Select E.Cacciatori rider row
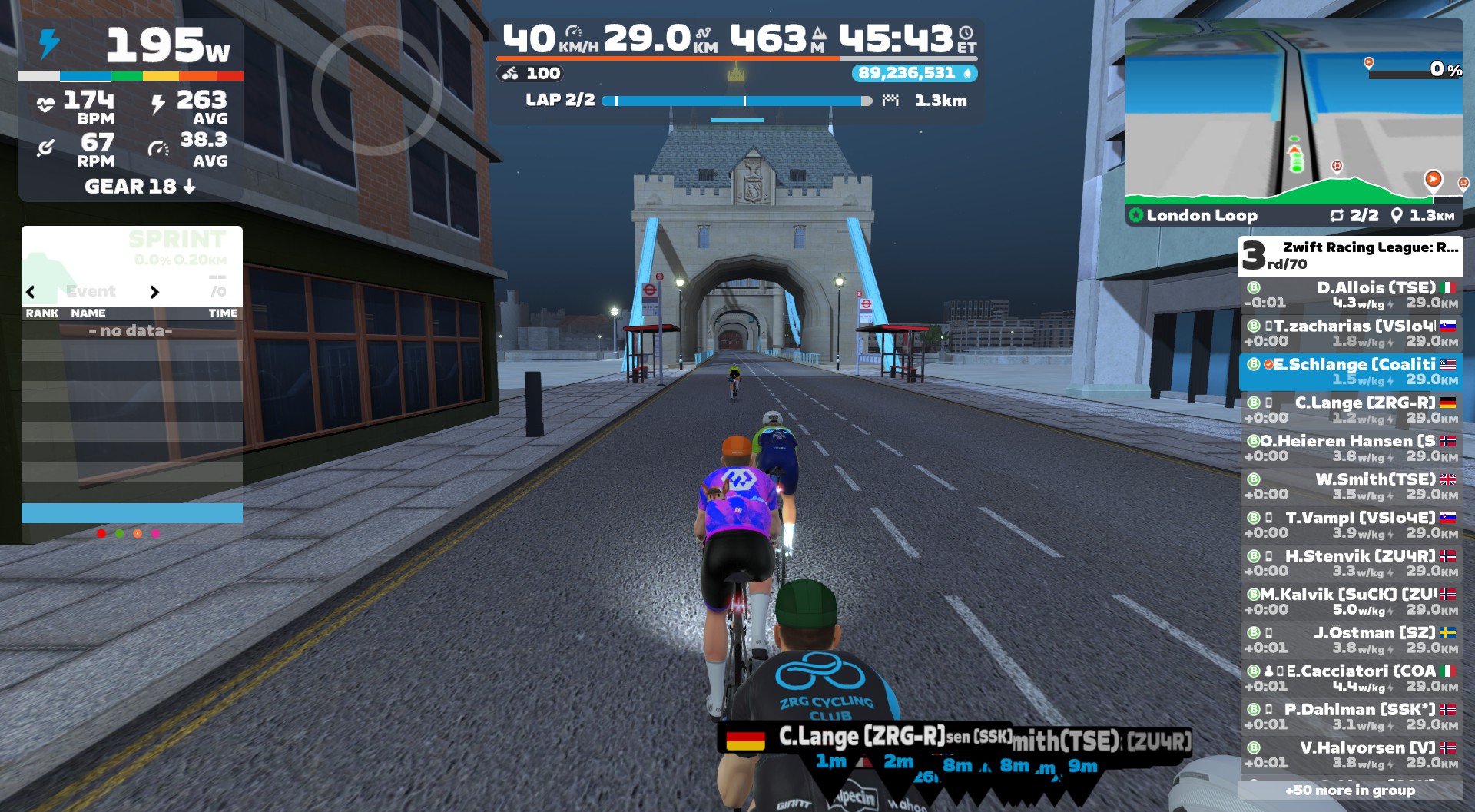Screen dimensions: 1475x812 click(1351, 679)
